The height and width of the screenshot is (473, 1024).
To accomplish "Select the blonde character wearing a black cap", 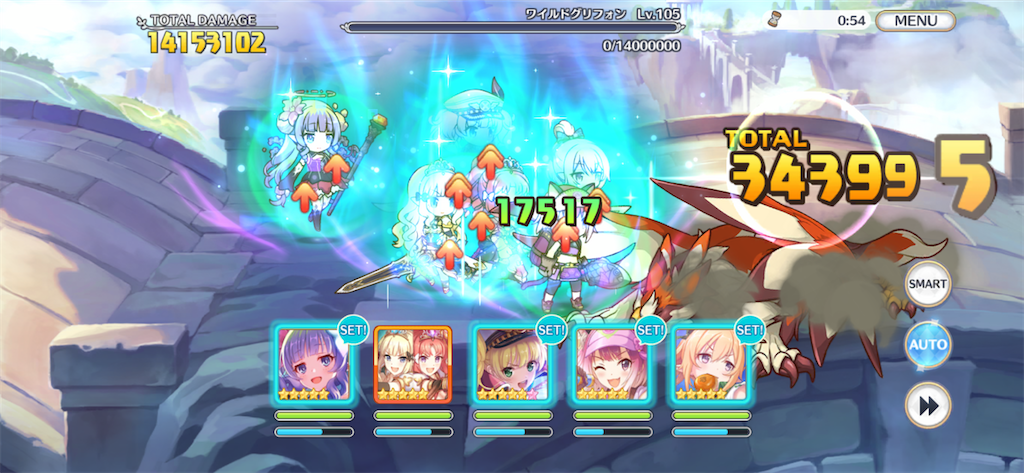I will pos(512,364).
